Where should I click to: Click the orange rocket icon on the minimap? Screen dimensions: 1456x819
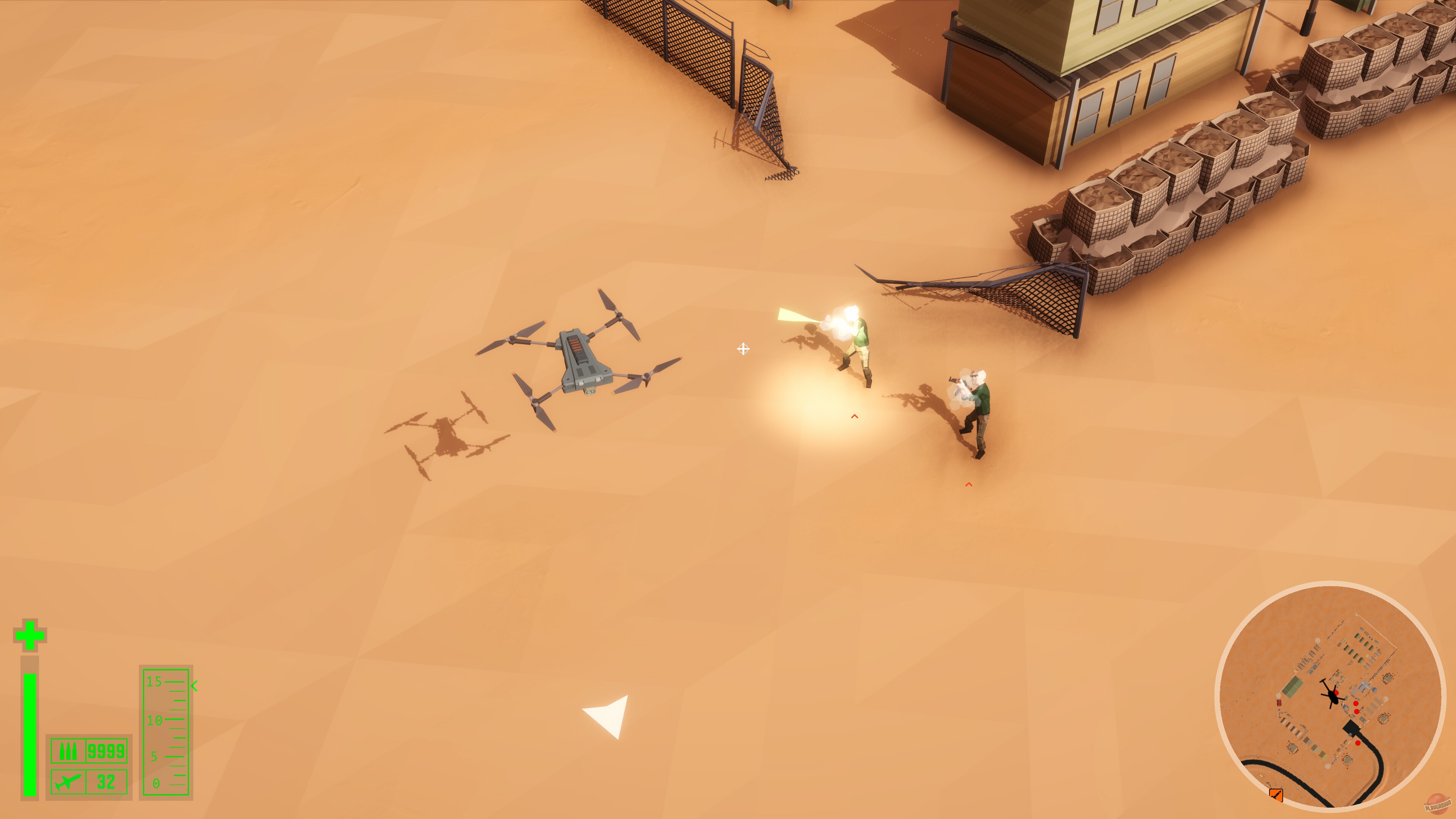coord(1276,796)
